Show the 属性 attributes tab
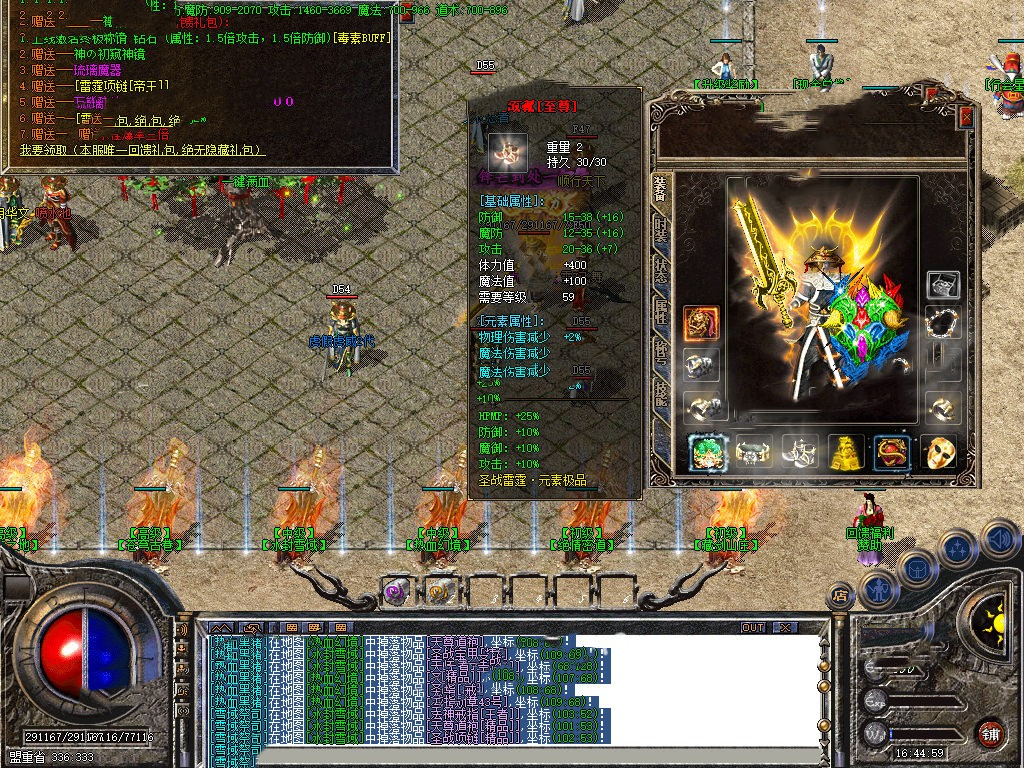The image size is (1024, 768). [x=661, y=313]
